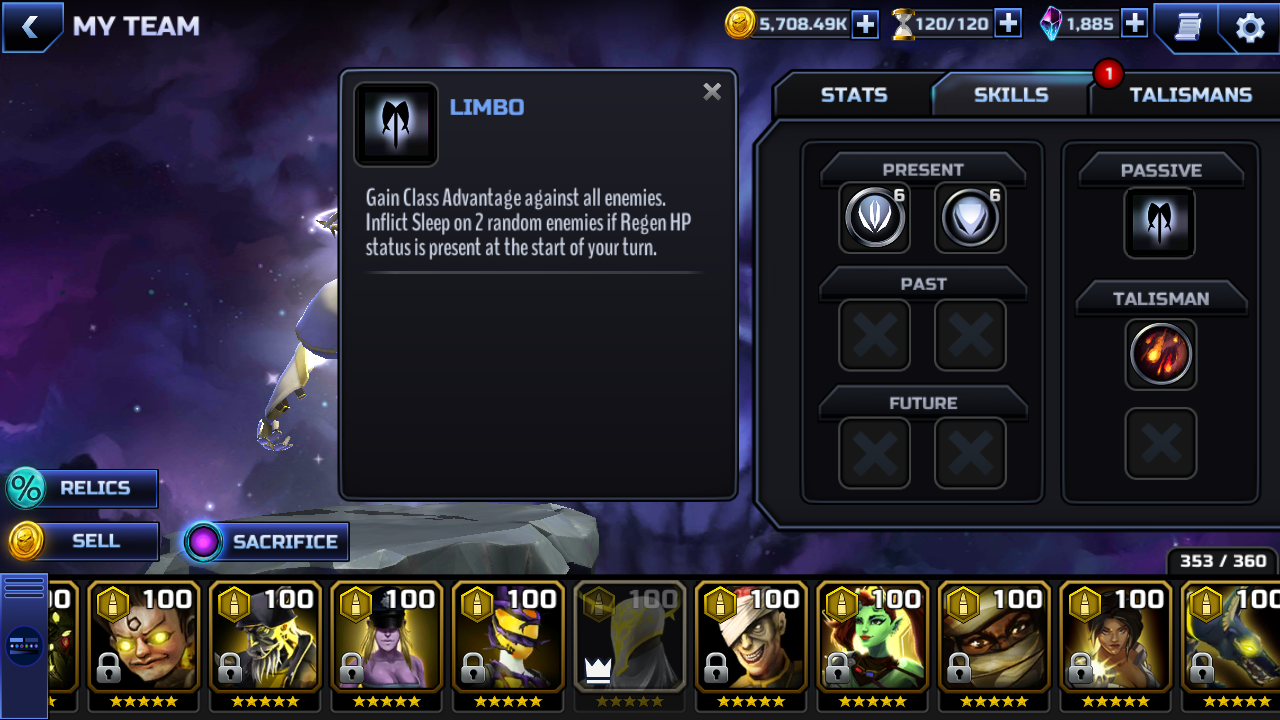Switch to the Stats tab
The height and width of the screenshot is (720, 1280).
[x=853, y=95]
